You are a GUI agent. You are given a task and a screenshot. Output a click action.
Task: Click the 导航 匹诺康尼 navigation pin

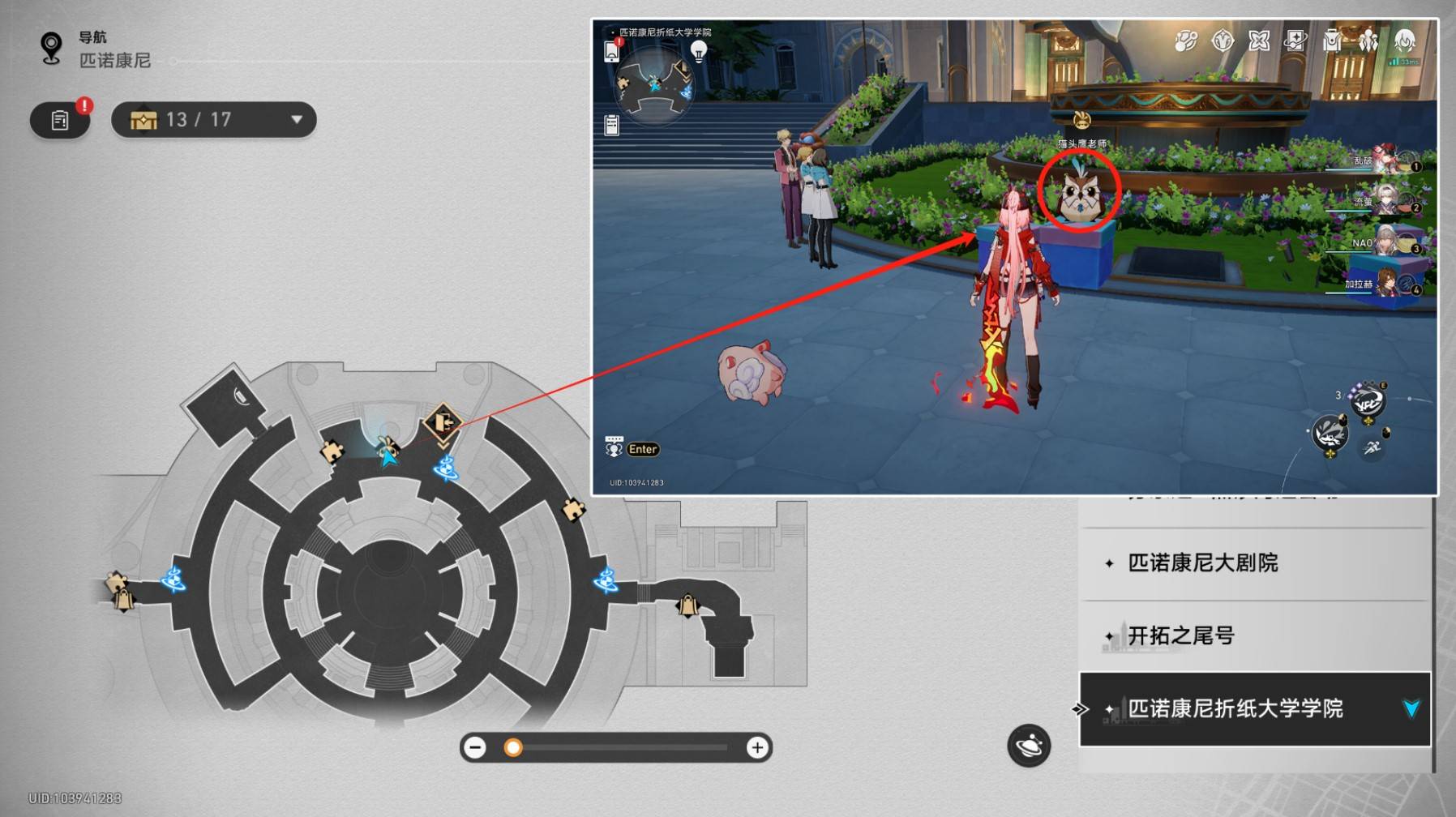pyautogui.click(x=52, y=49)
